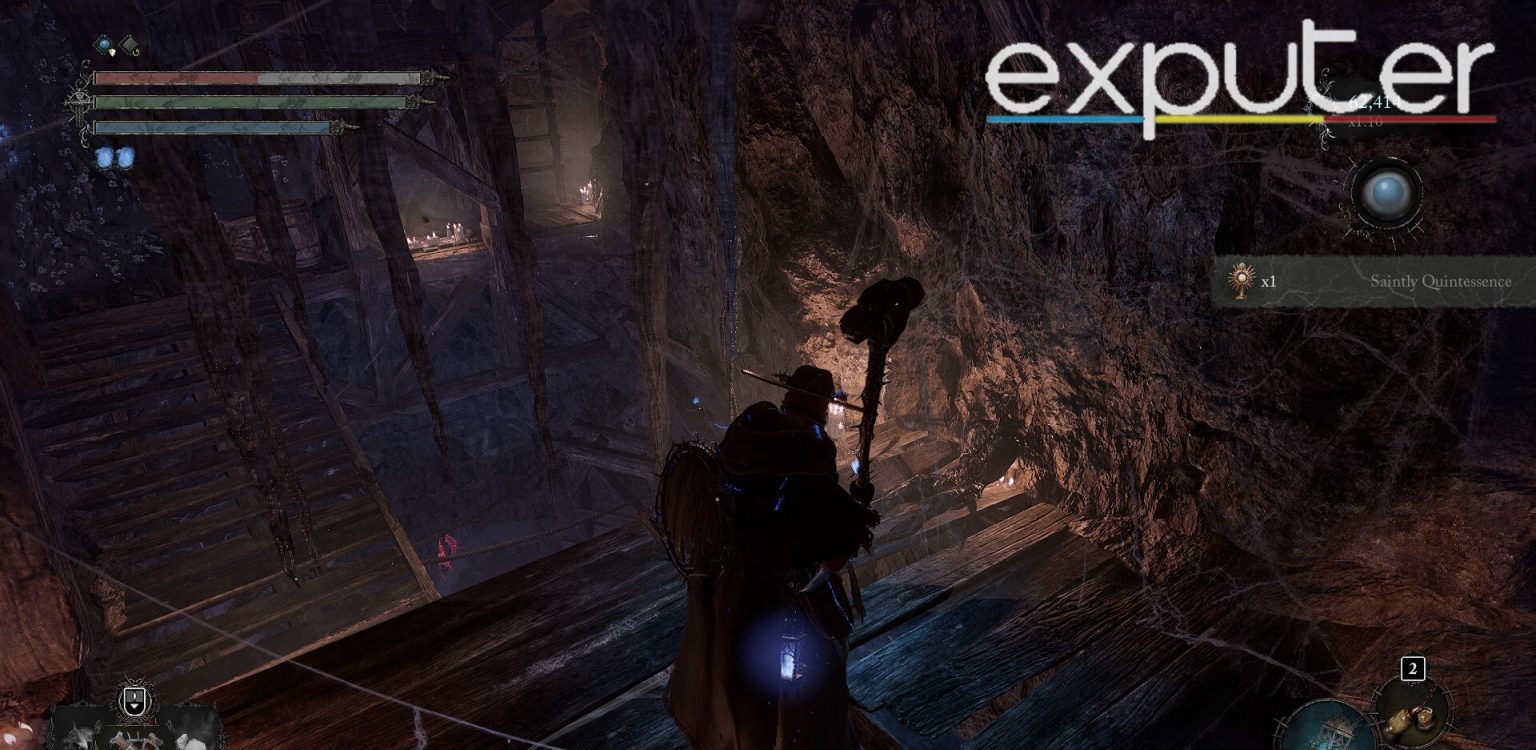This screenshot has width=1536, height=750.
Task: Select the blue Soulflay buff icon
Action: [x=104, y=44]
